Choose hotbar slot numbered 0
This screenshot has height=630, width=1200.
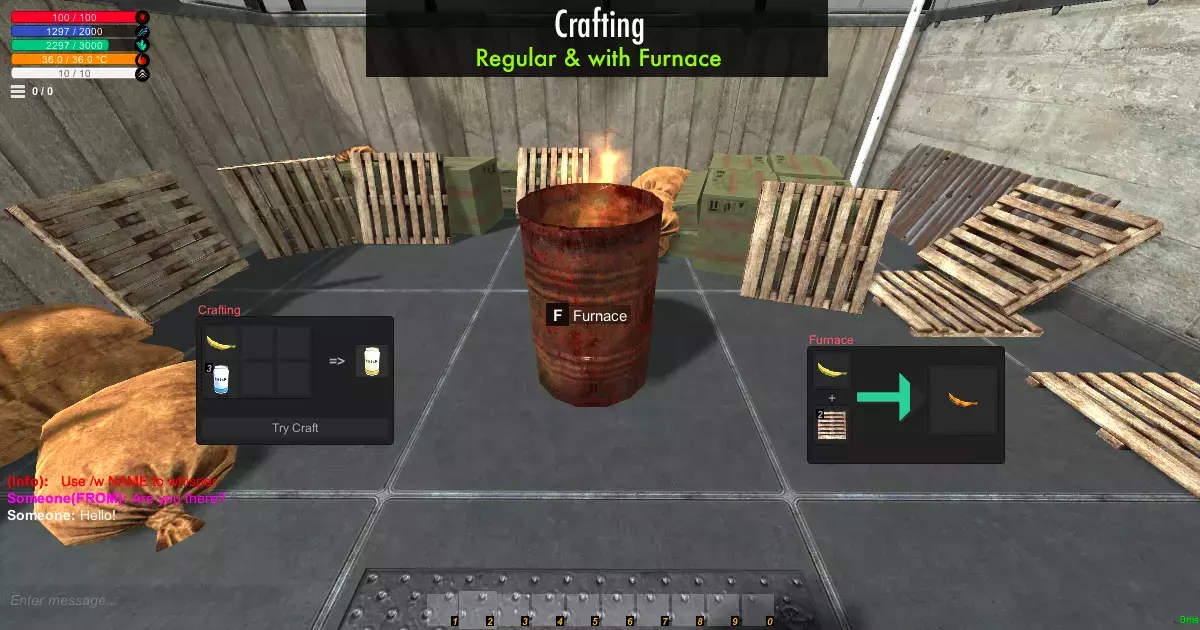click(757, 609)
